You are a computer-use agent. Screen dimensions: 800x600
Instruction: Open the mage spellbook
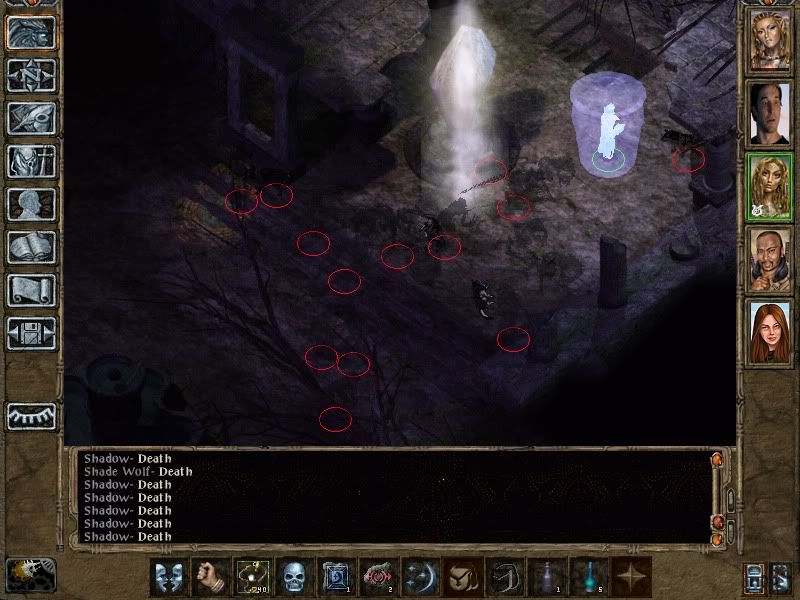pos(30,247)
